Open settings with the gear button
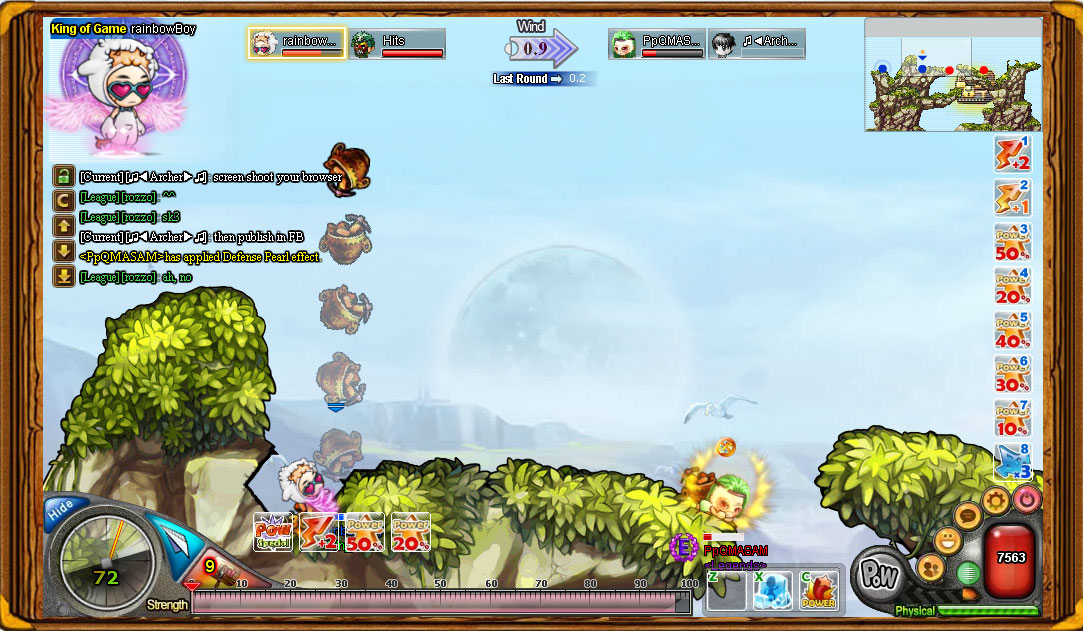This screenshot has height=631, width=1083. coord(995,500)
